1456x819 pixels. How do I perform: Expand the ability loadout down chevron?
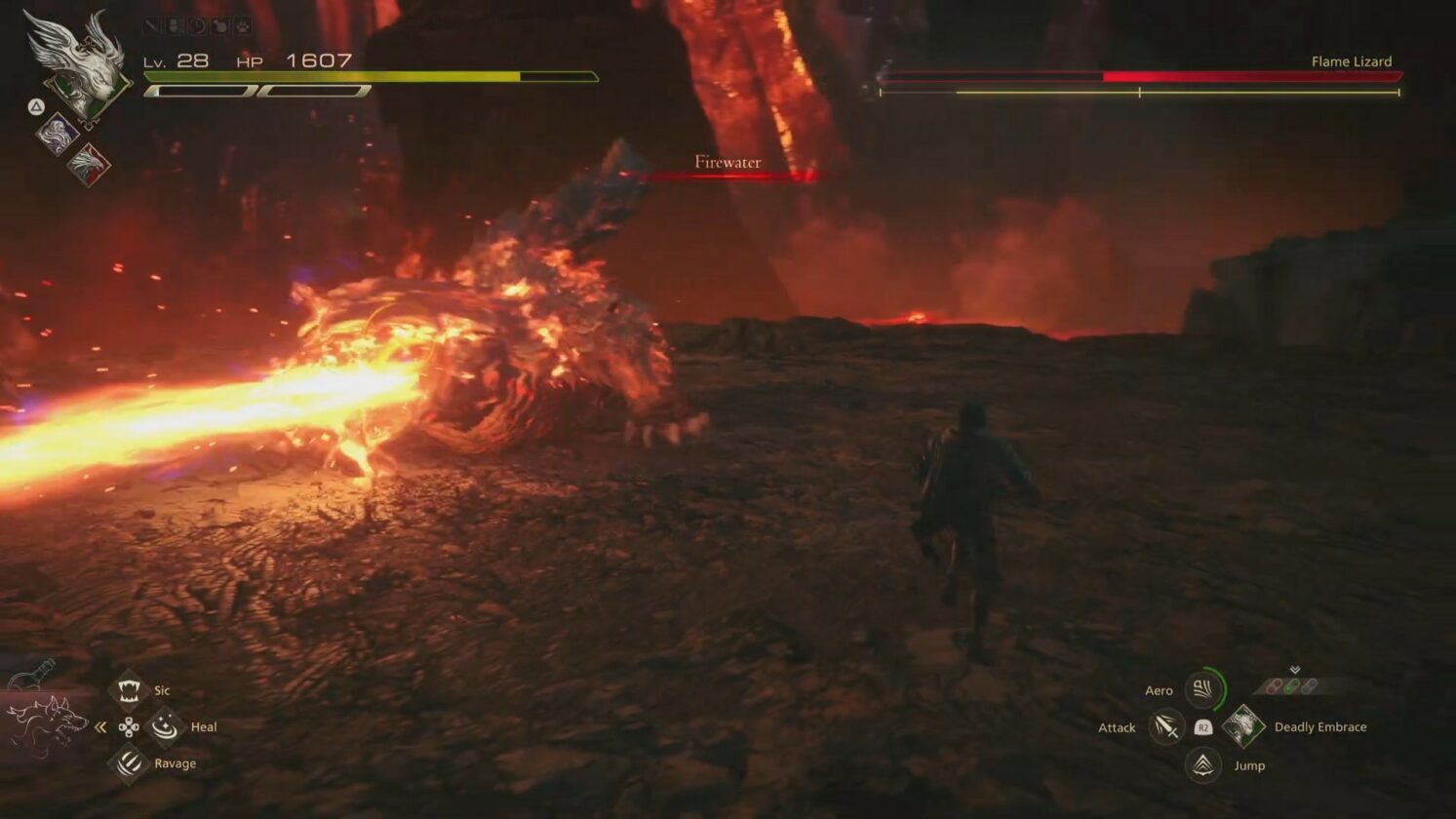pyautogui.click(x=1294, y=669)
